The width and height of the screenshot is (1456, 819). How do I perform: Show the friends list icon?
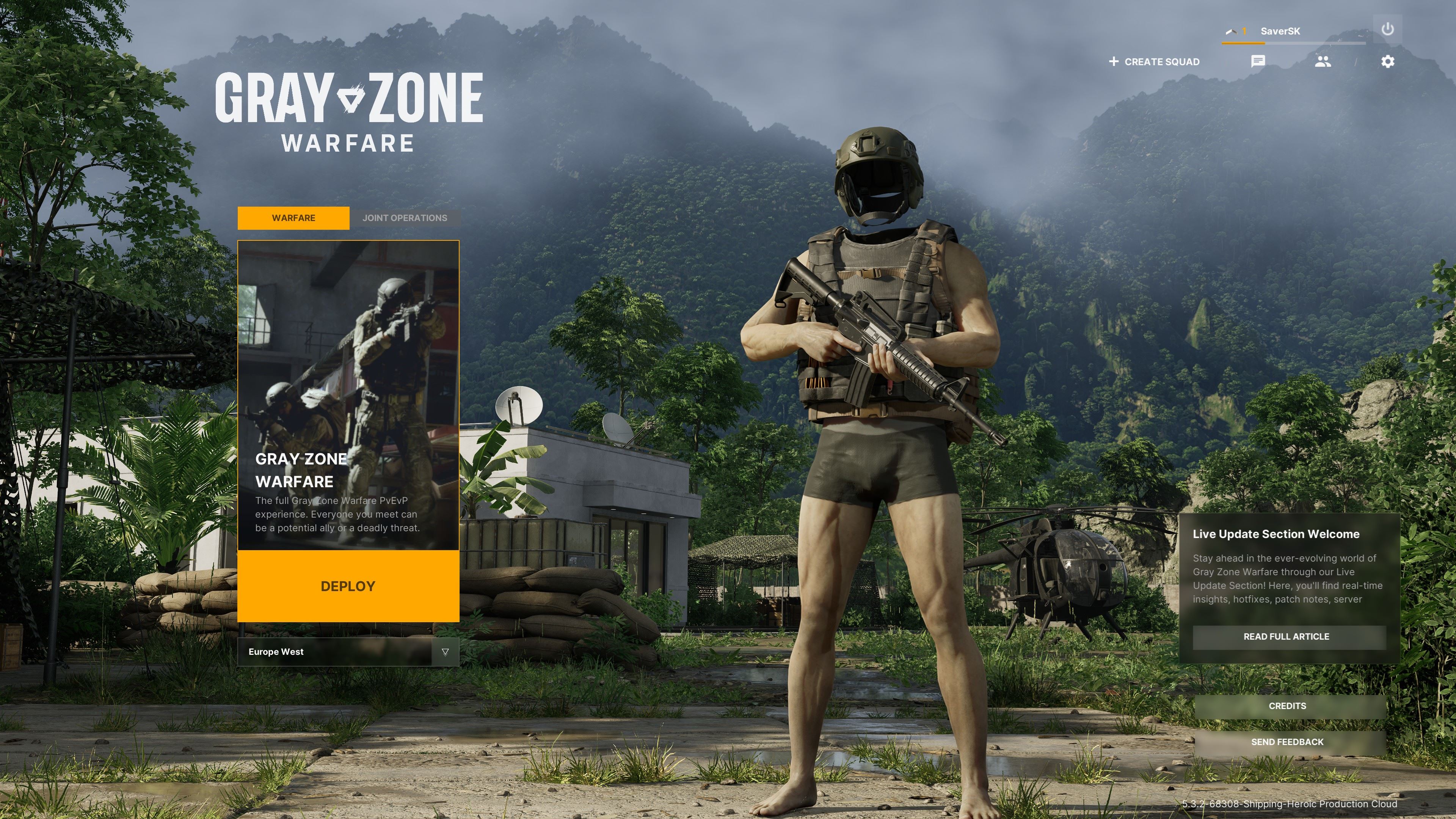(1323, 61)
